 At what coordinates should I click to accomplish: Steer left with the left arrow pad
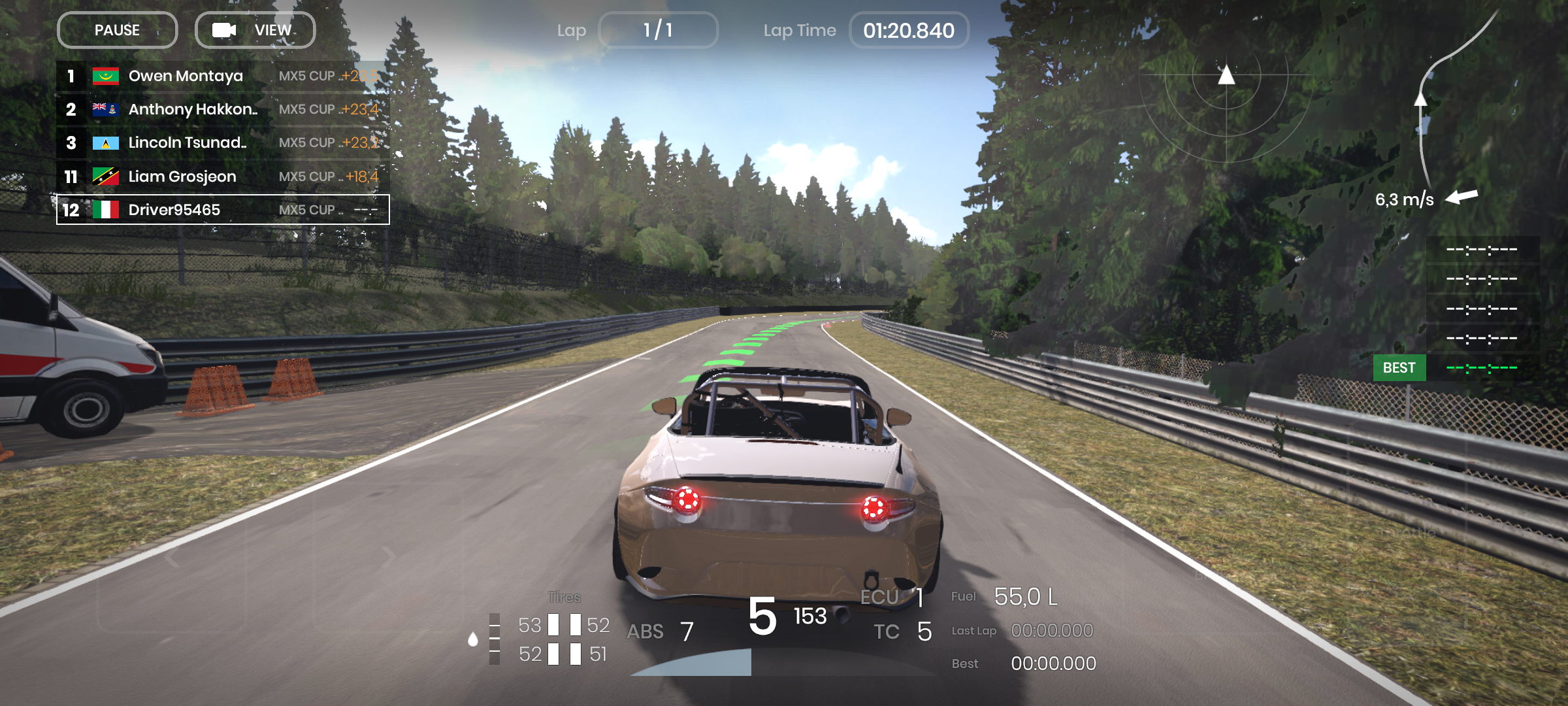coord(172,557)
